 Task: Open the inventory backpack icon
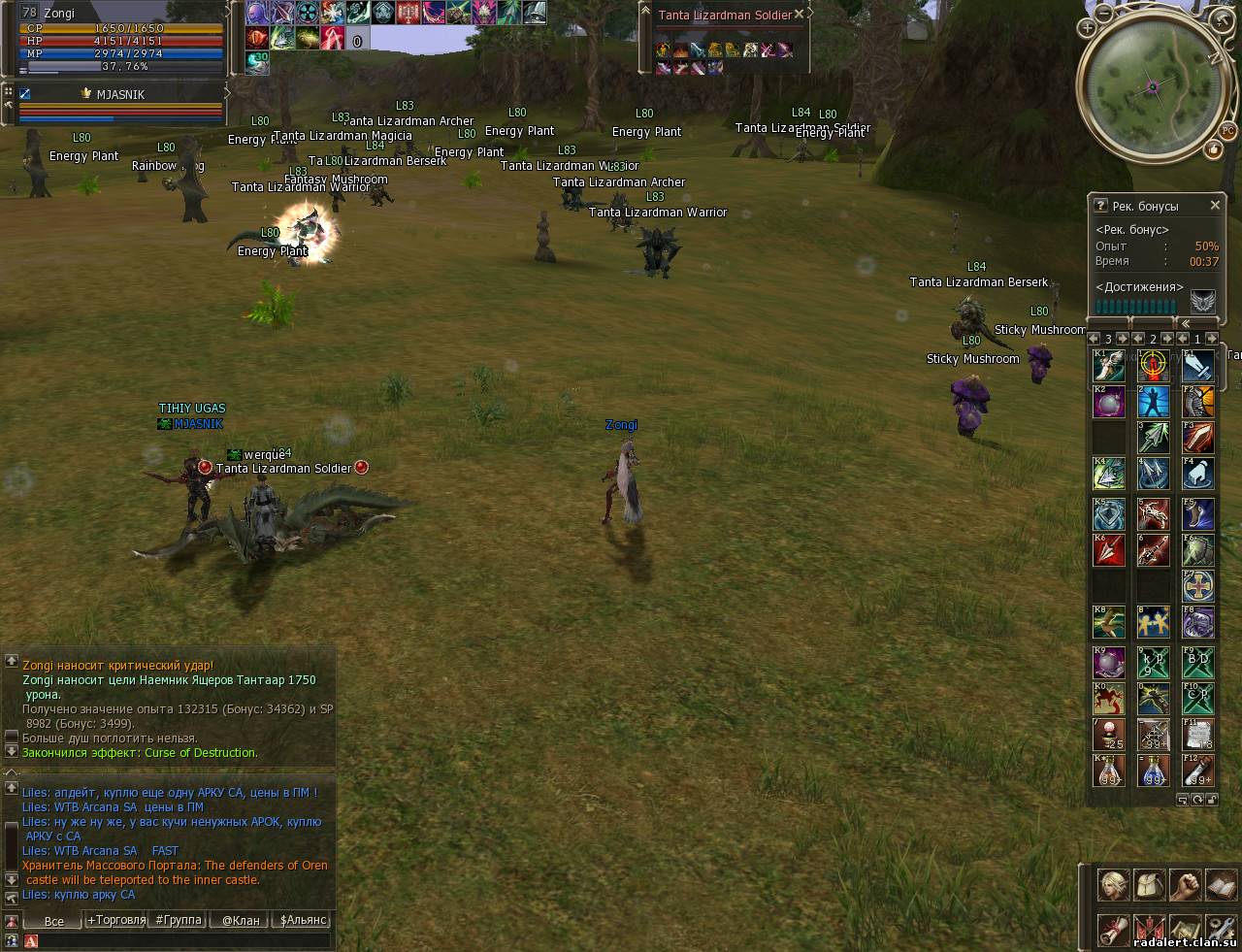coord(1149,885)
